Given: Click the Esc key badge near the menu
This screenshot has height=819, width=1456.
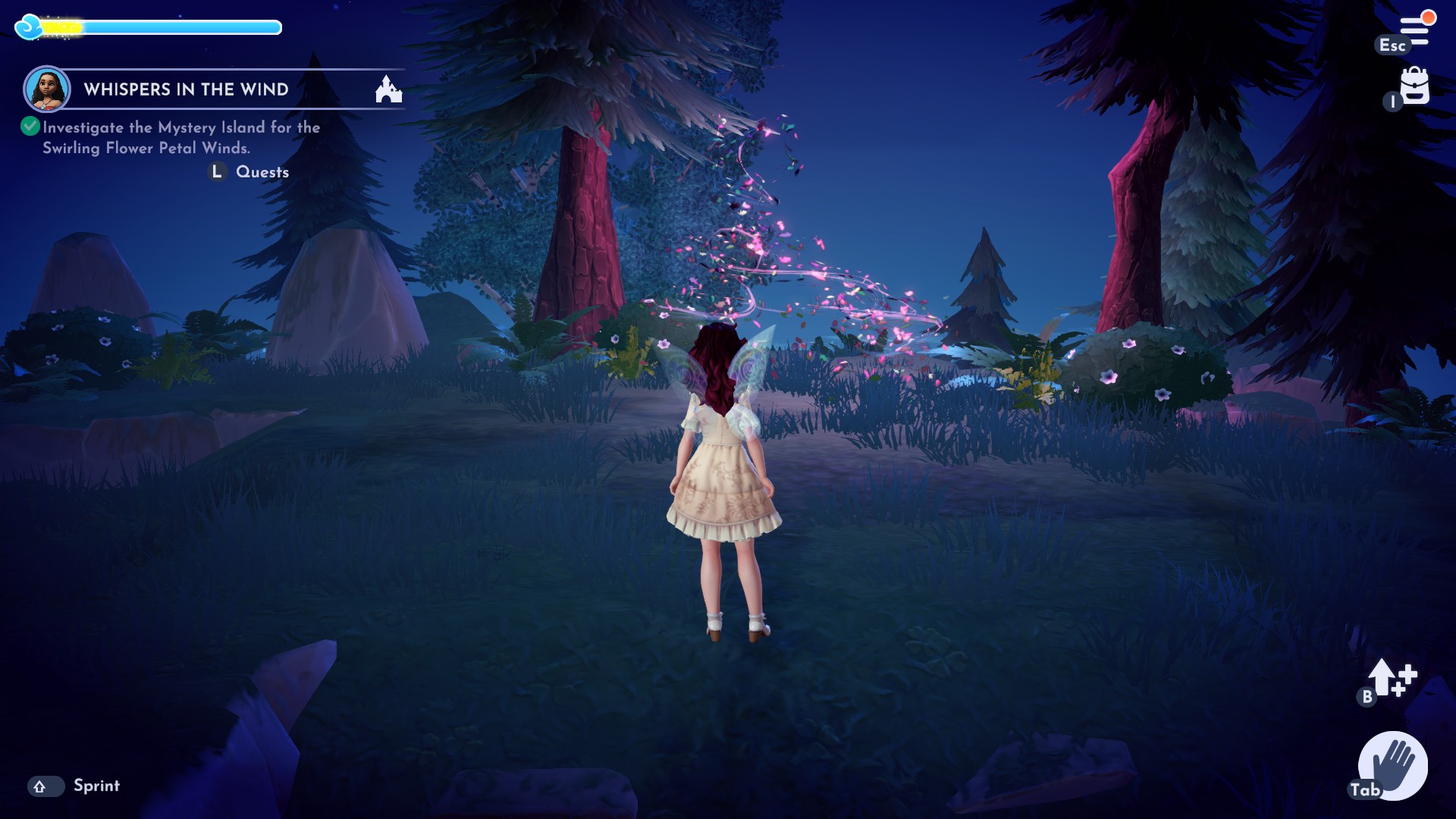Looking at the screenshot, I should (x=1392, y=45).
